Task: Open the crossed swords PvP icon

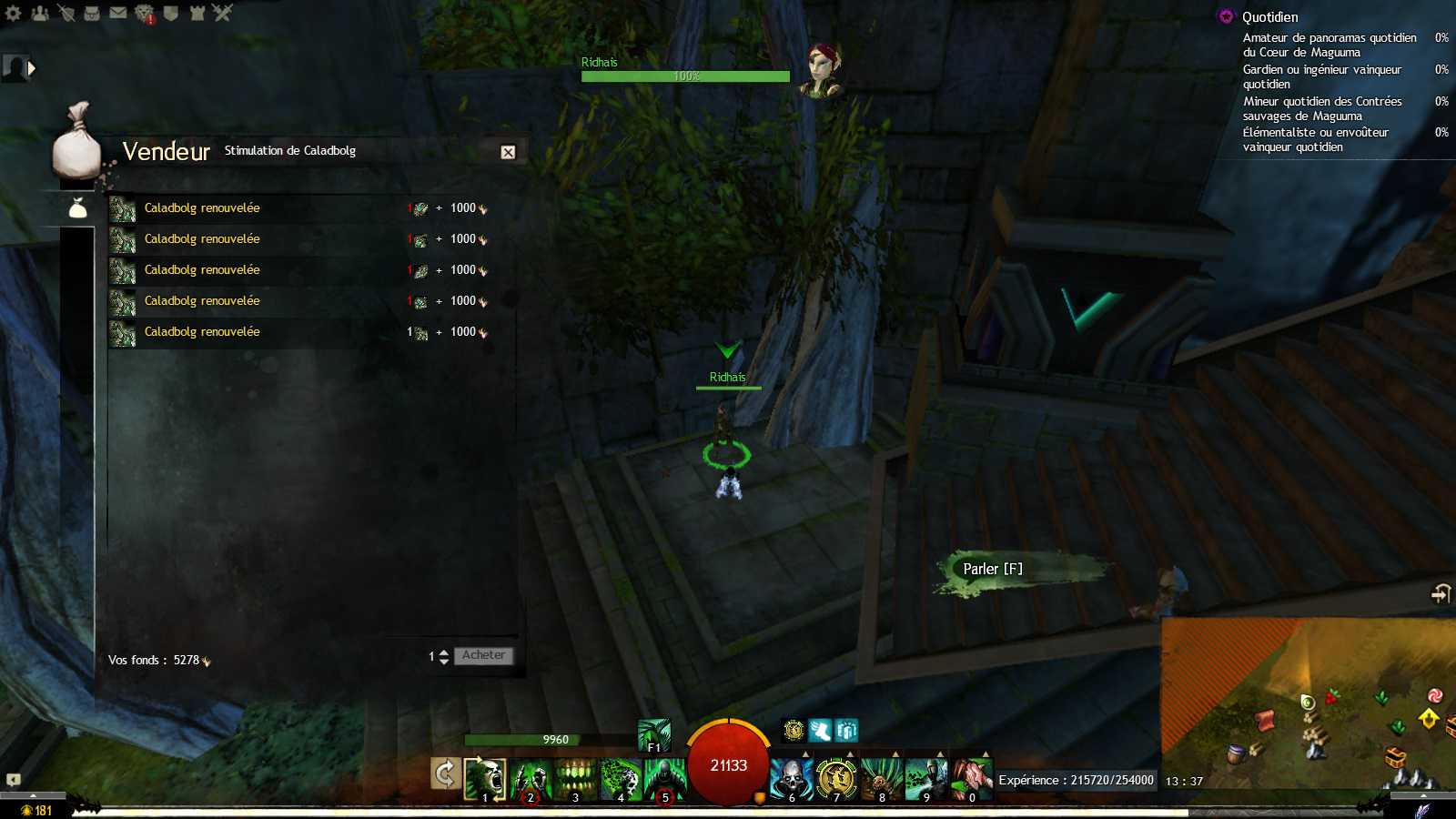Action: 223,13
